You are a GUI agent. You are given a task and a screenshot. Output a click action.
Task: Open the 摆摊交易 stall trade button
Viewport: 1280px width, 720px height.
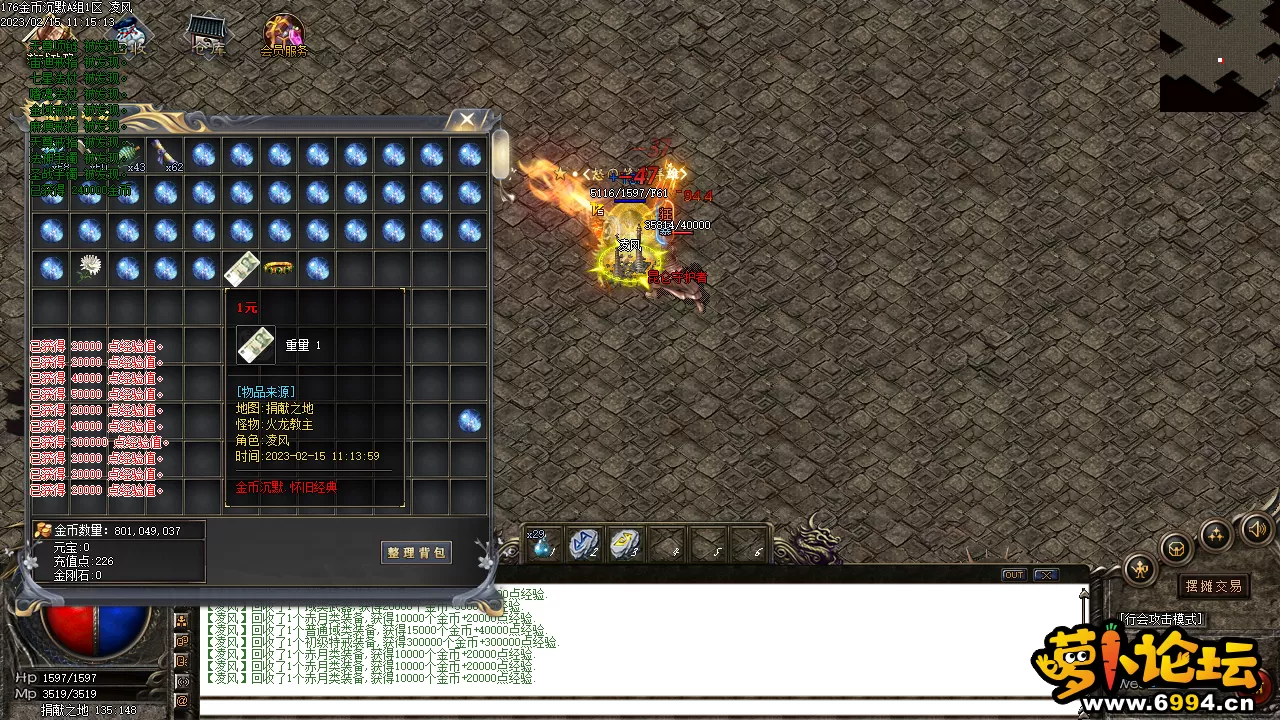click(x=1214, y=586)
